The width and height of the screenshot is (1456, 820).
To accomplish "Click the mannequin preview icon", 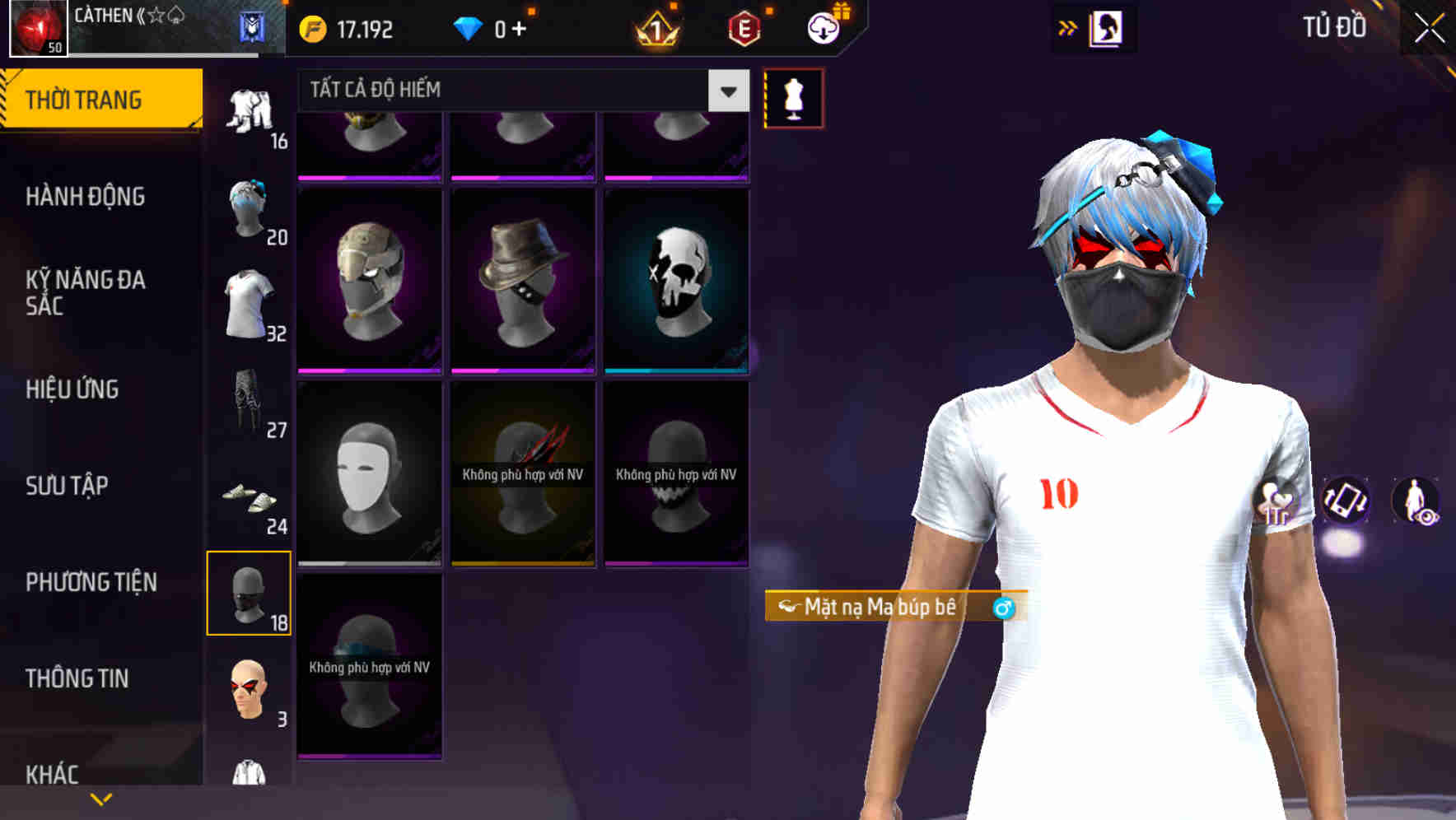I will click(794, 97).
